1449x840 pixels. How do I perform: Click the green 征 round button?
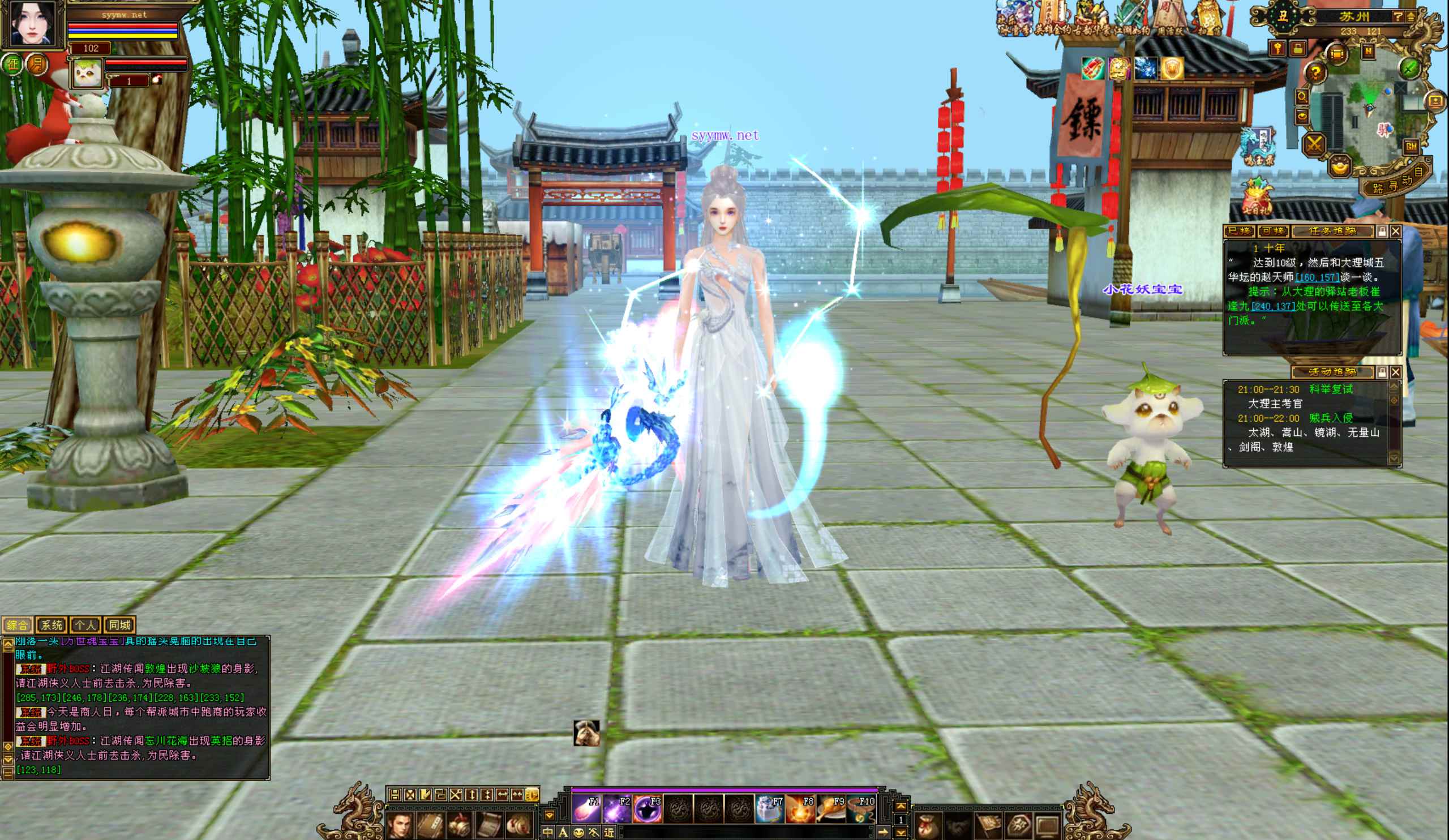point(12,64)
